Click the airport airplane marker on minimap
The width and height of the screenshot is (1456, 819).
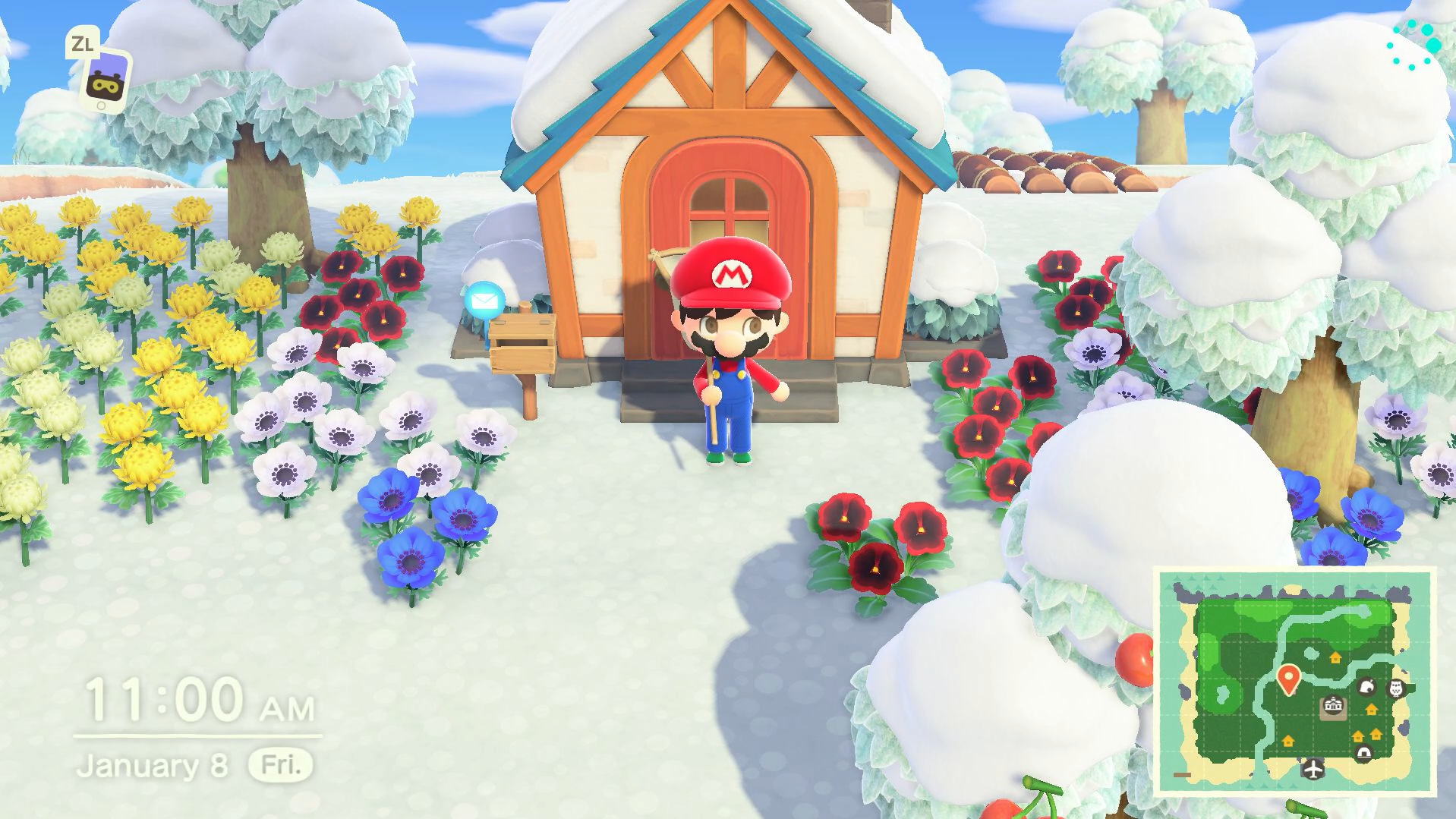[1313, 768]
